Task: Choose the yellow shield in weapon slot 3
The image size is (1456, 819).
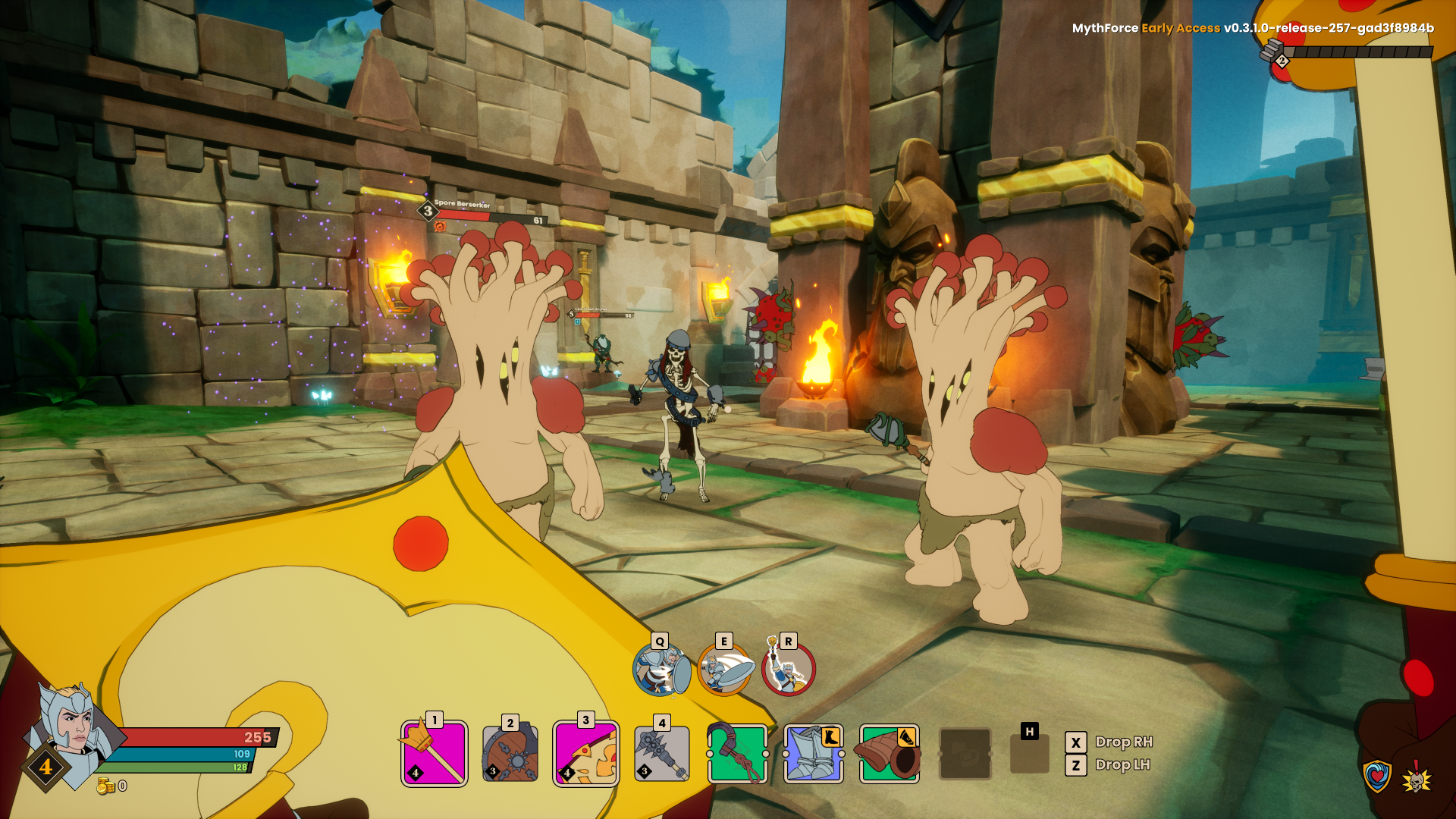Action: 585,754
